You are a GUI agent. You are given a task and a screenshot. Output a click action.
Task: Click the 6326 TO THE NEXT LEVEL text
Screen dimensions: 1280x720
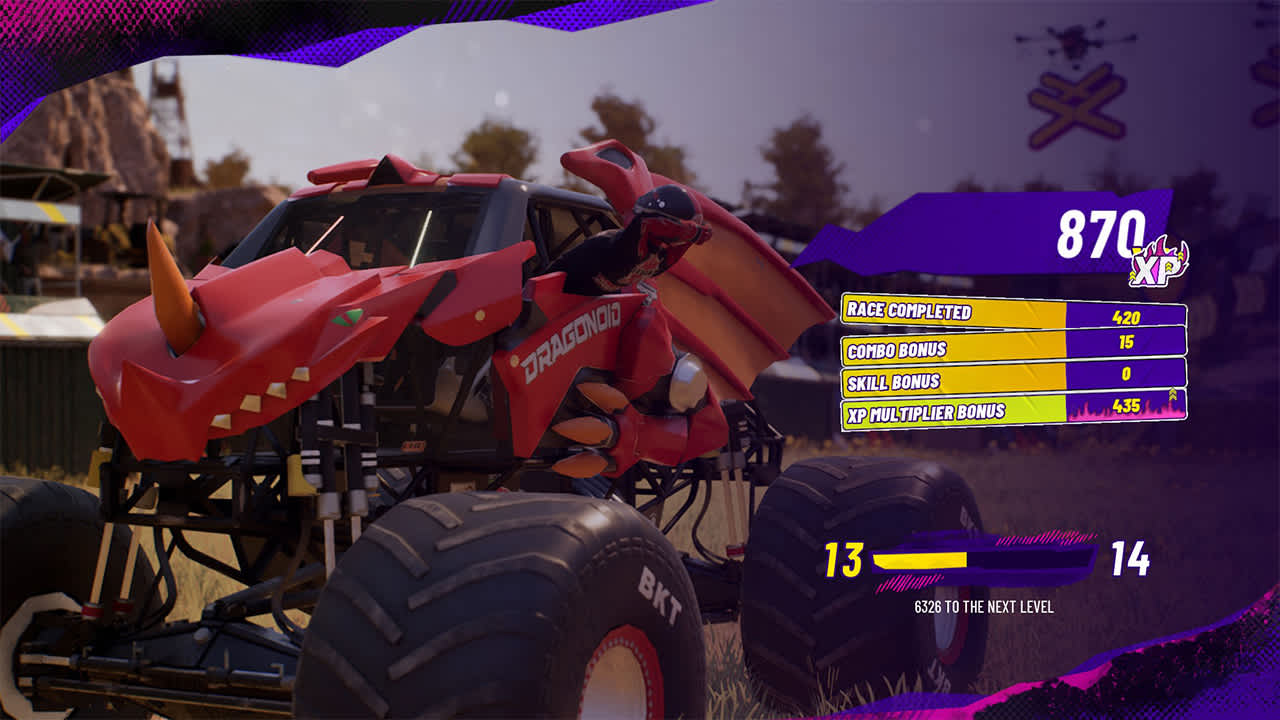point(985,604)
